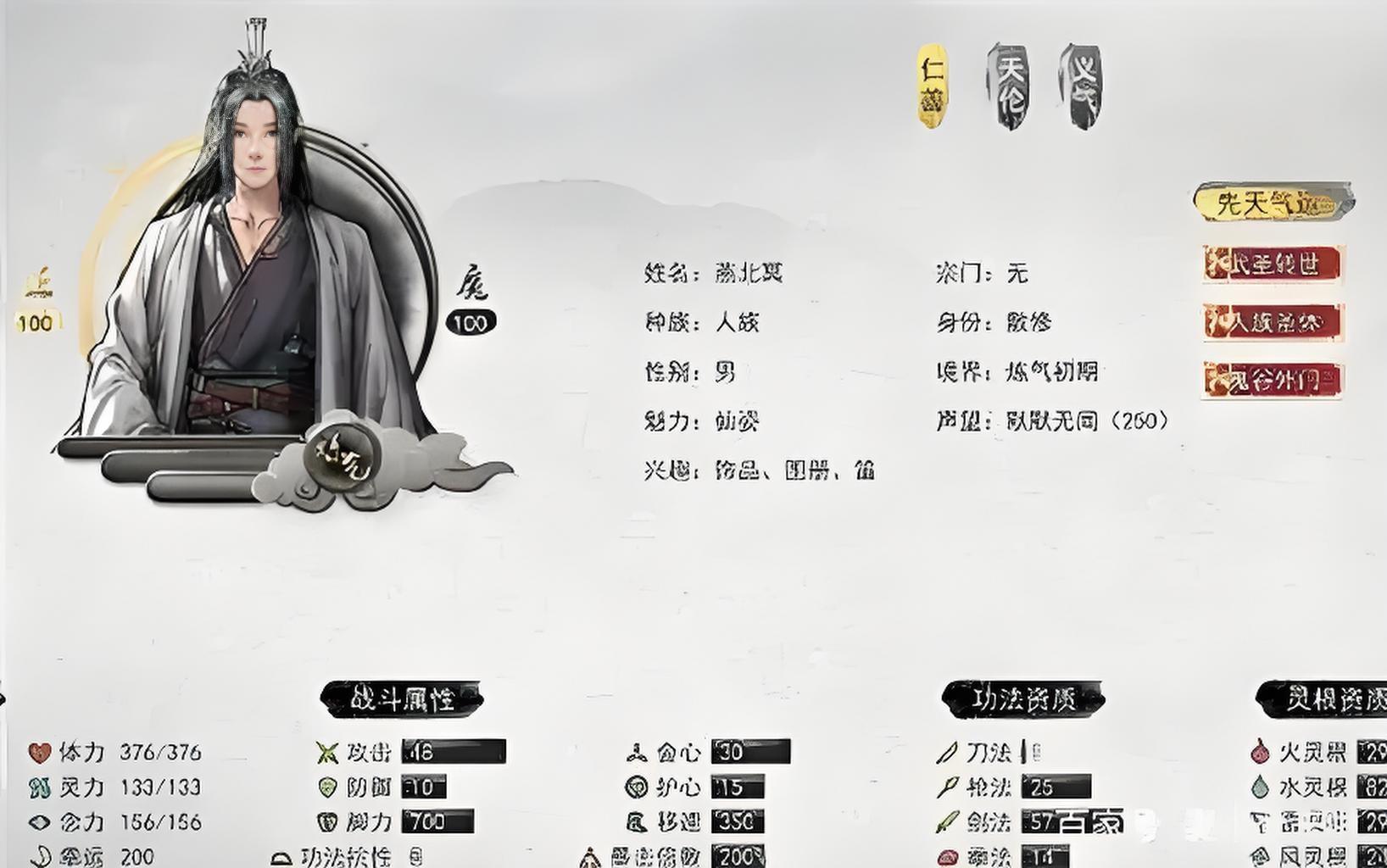Viewport: 1387px width, 868px height.
Task: Click the 防御 shield icon
Action: click(x=326, y=786)
